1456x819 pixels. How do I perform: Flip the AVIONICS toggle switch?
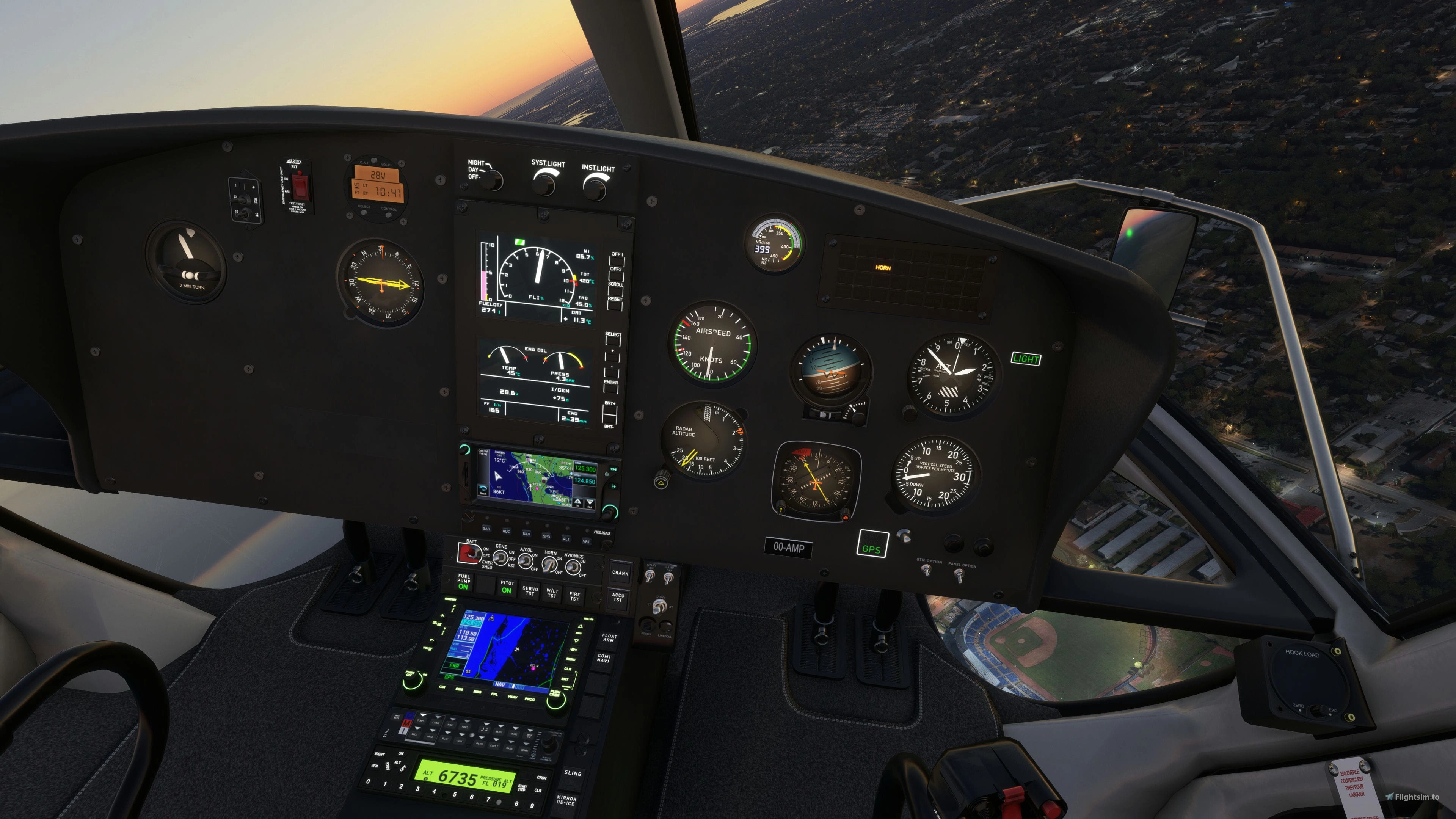pyautogui.click(x=573, y=567)
